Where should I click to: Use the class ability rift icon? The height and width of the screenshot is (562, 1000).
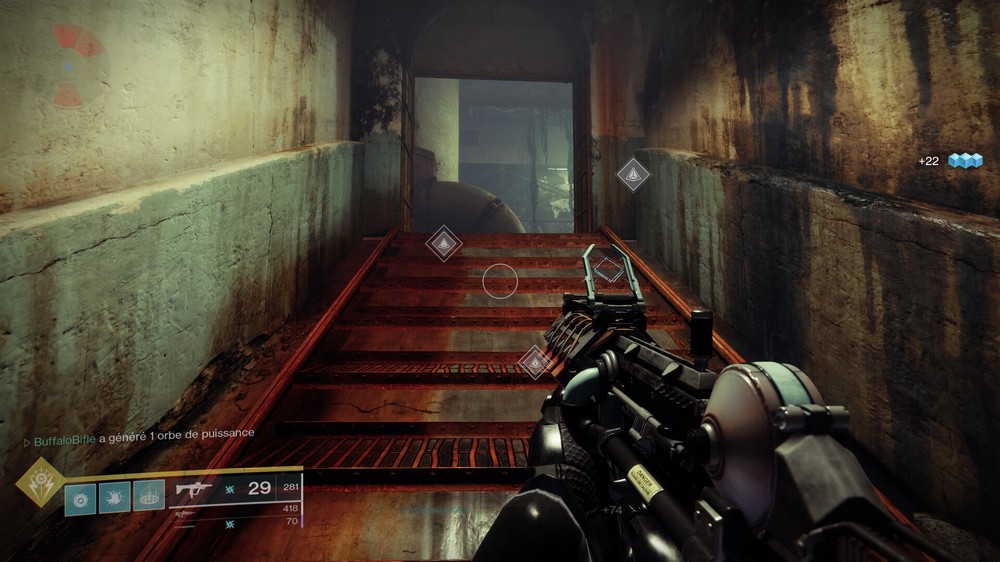(x=148, y=496)
